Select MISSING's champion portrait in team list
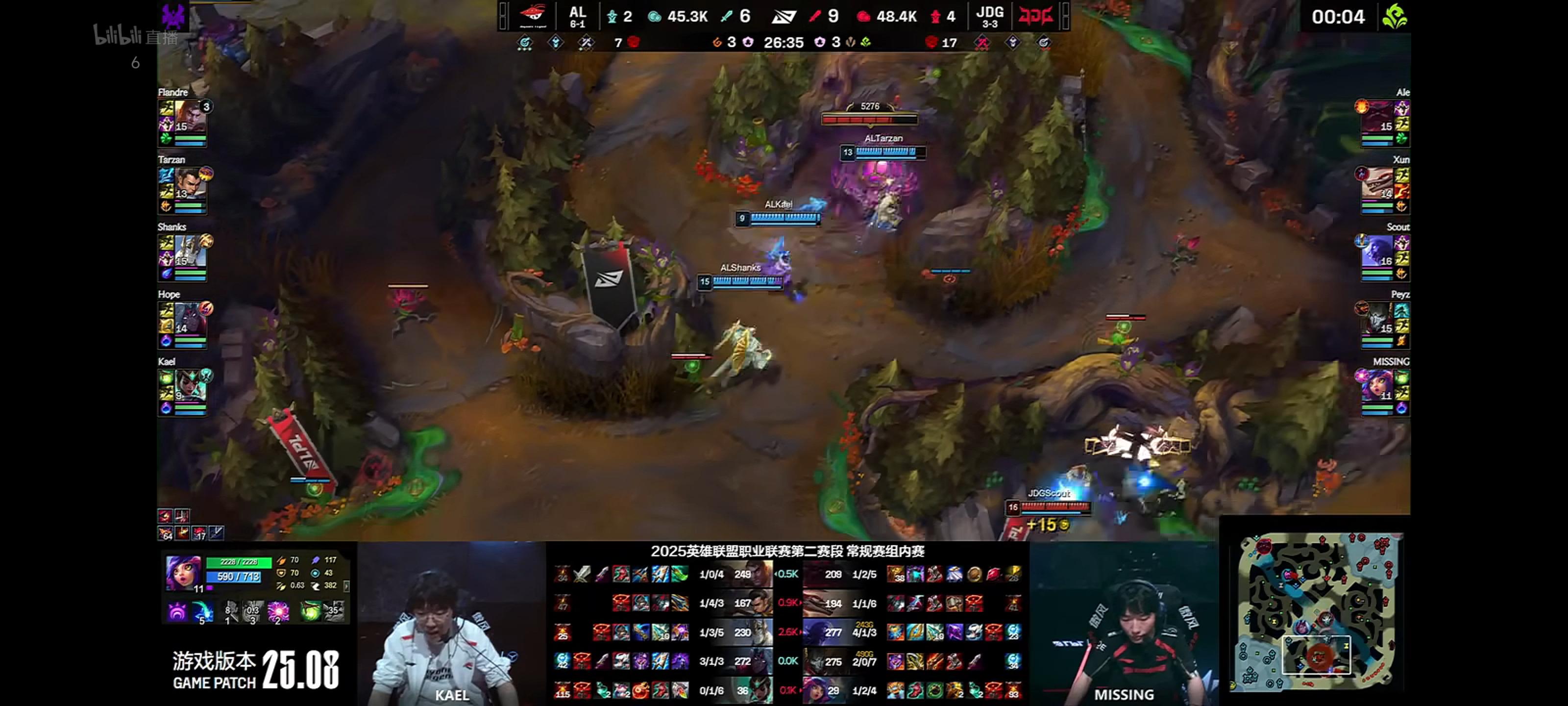Viewport: 1568px width, 706px height. point(1377,385)
